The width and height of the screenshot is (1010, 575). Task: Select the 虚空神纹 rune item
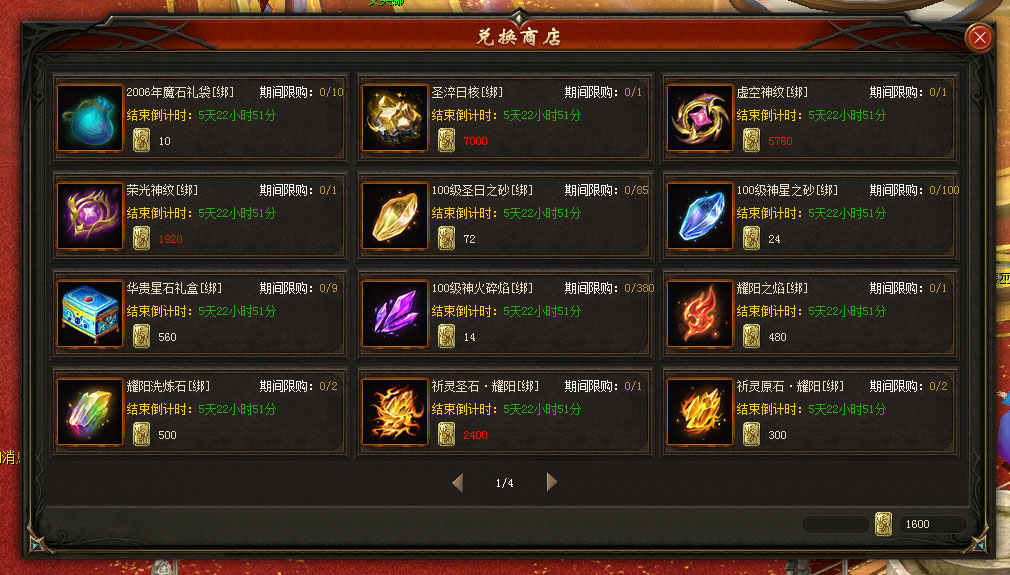tap(700, 118)
